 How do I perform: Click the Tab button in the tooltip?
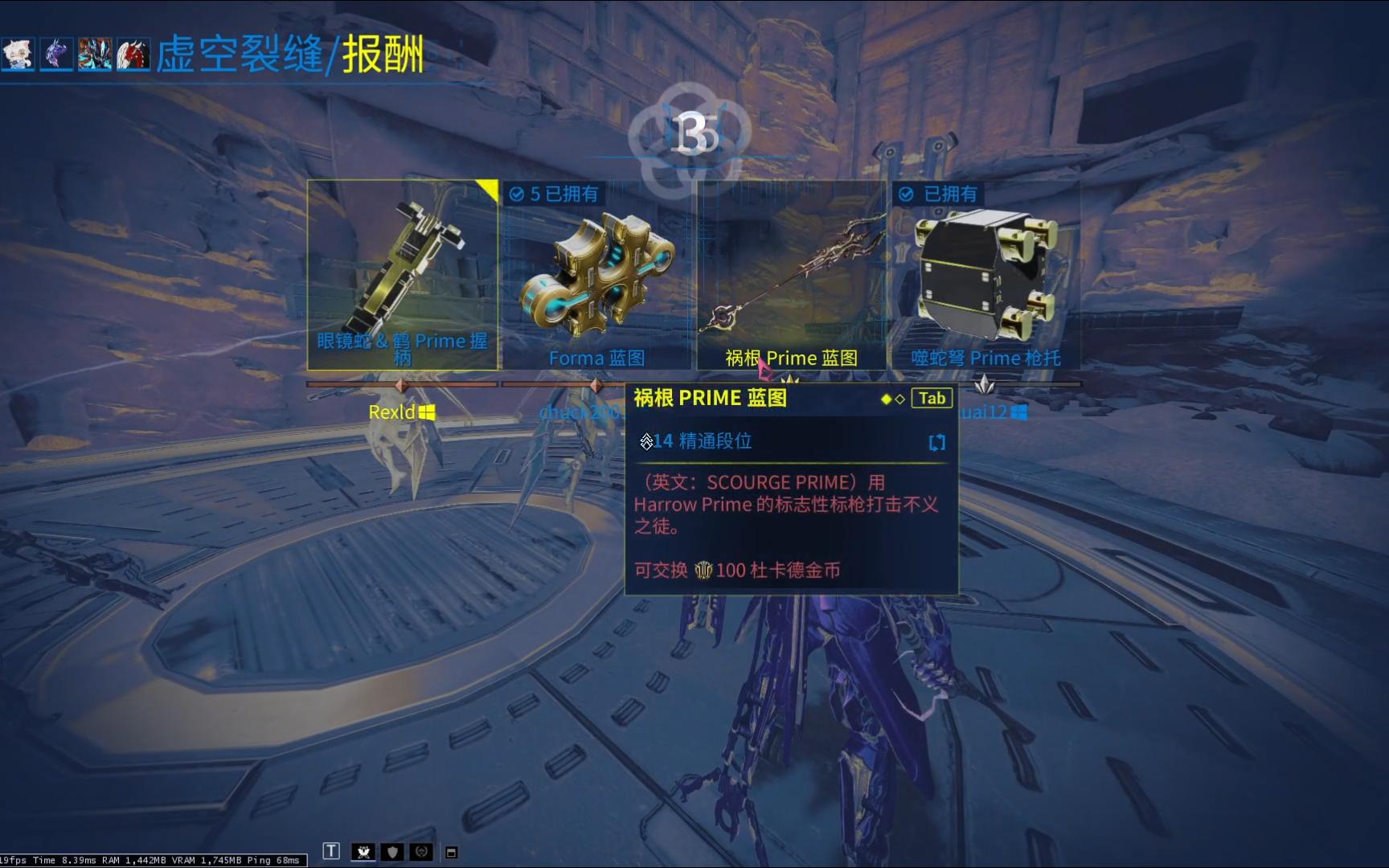coord(931,398)
